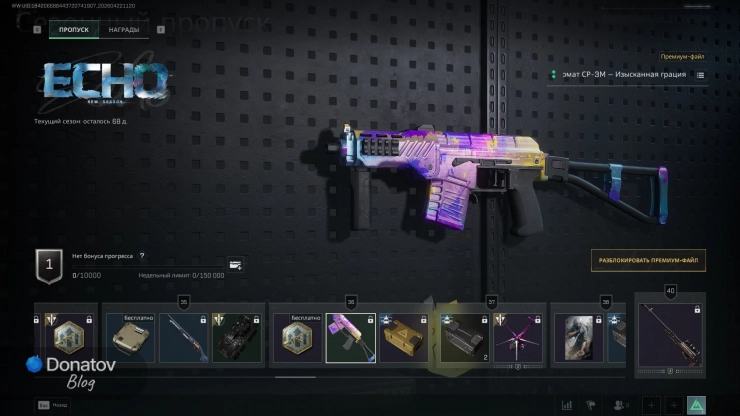Select the purple SMG reward tile

click(351, 337)
